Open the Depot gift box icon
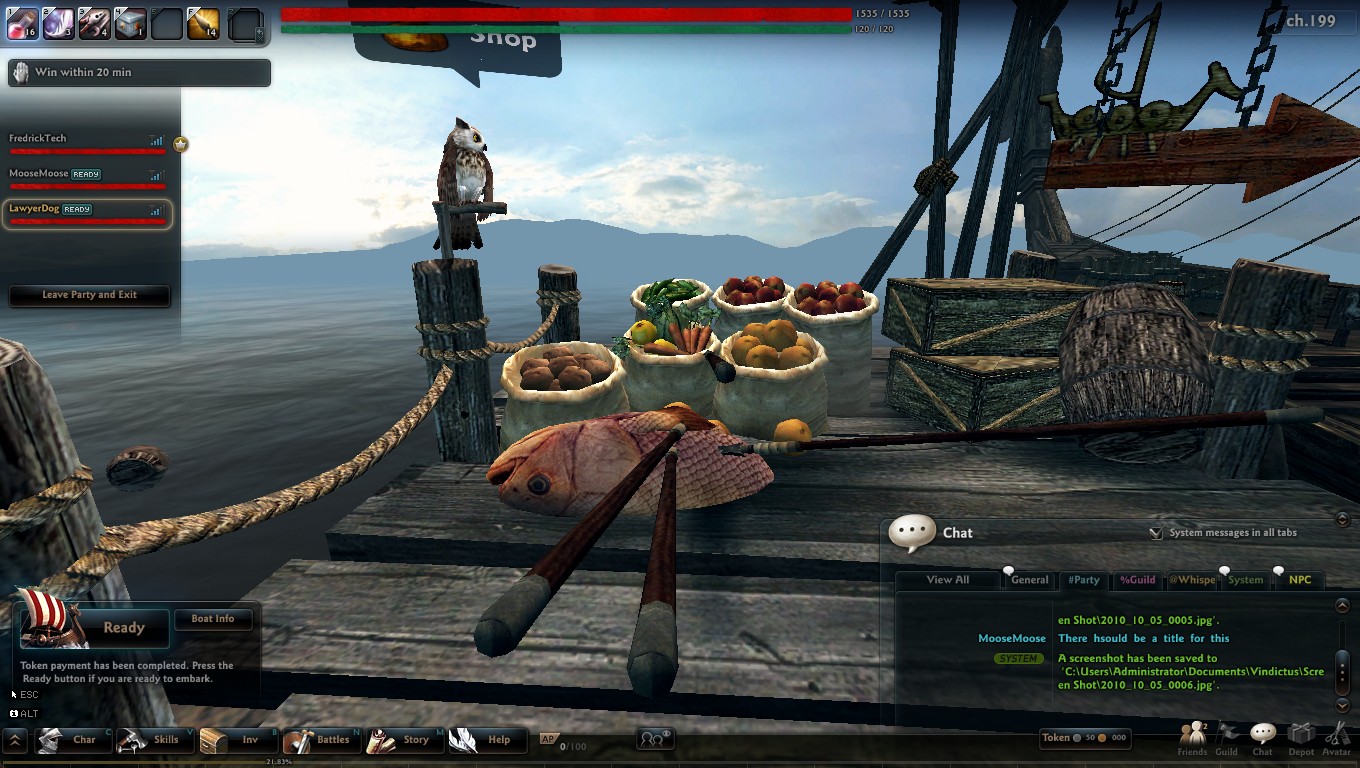 coord(1301,738)
